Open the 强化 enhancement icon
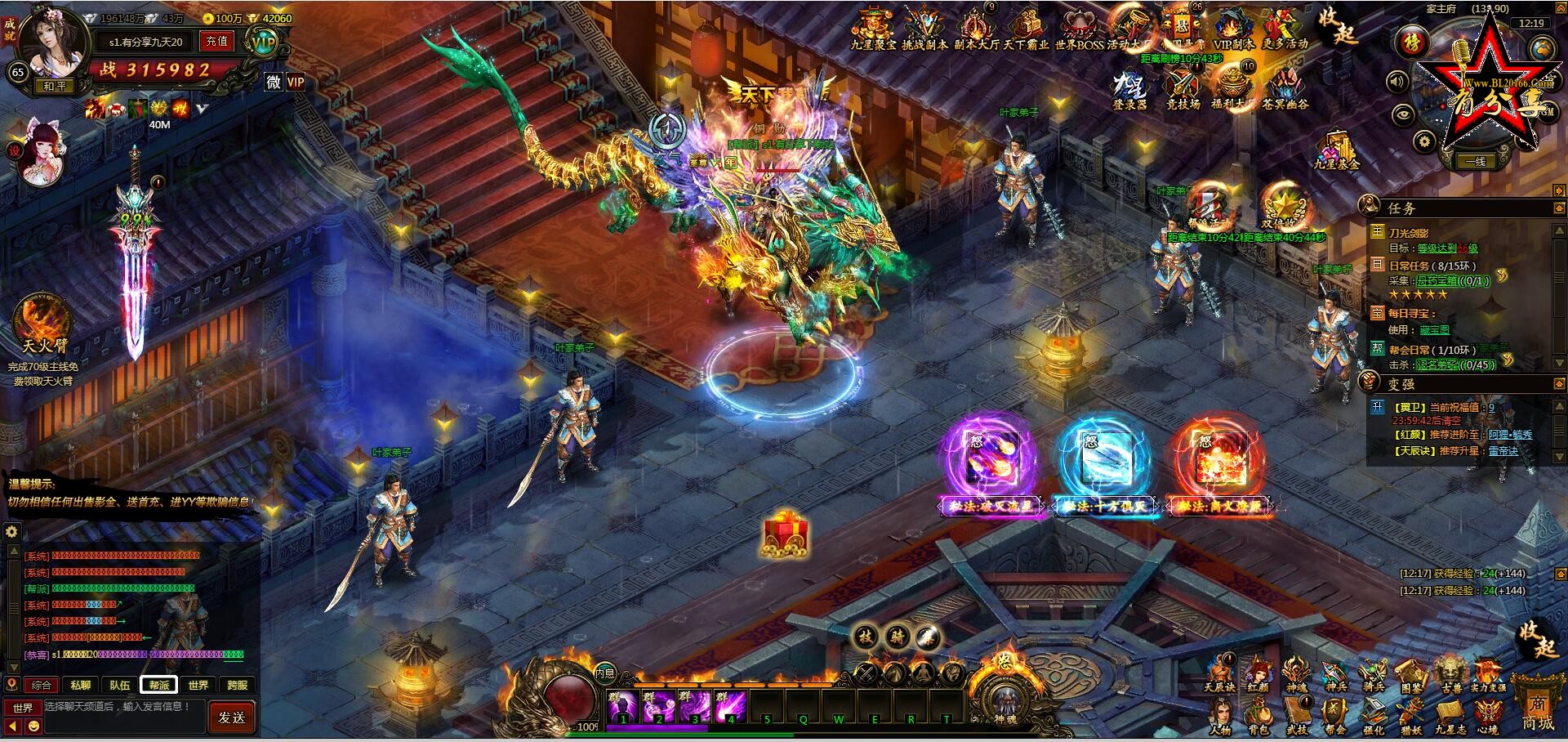 pos(1373,711)
